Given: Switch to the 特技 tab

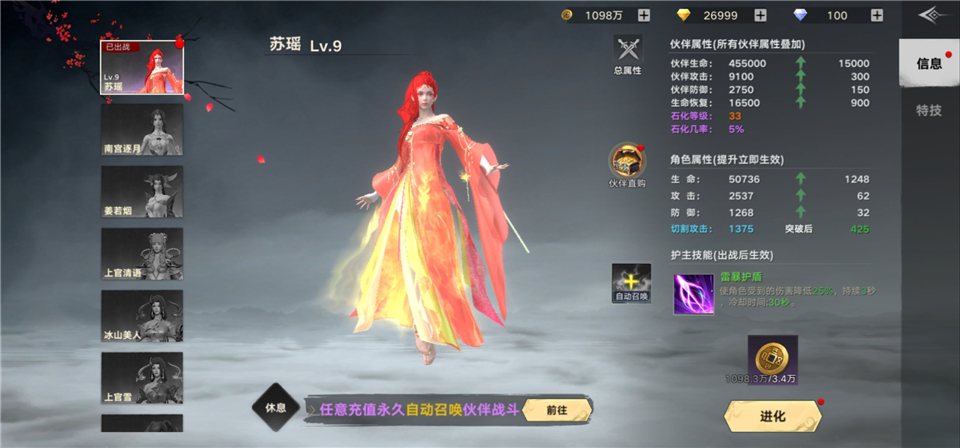Looking at the screenshot, I should (929, 110).
